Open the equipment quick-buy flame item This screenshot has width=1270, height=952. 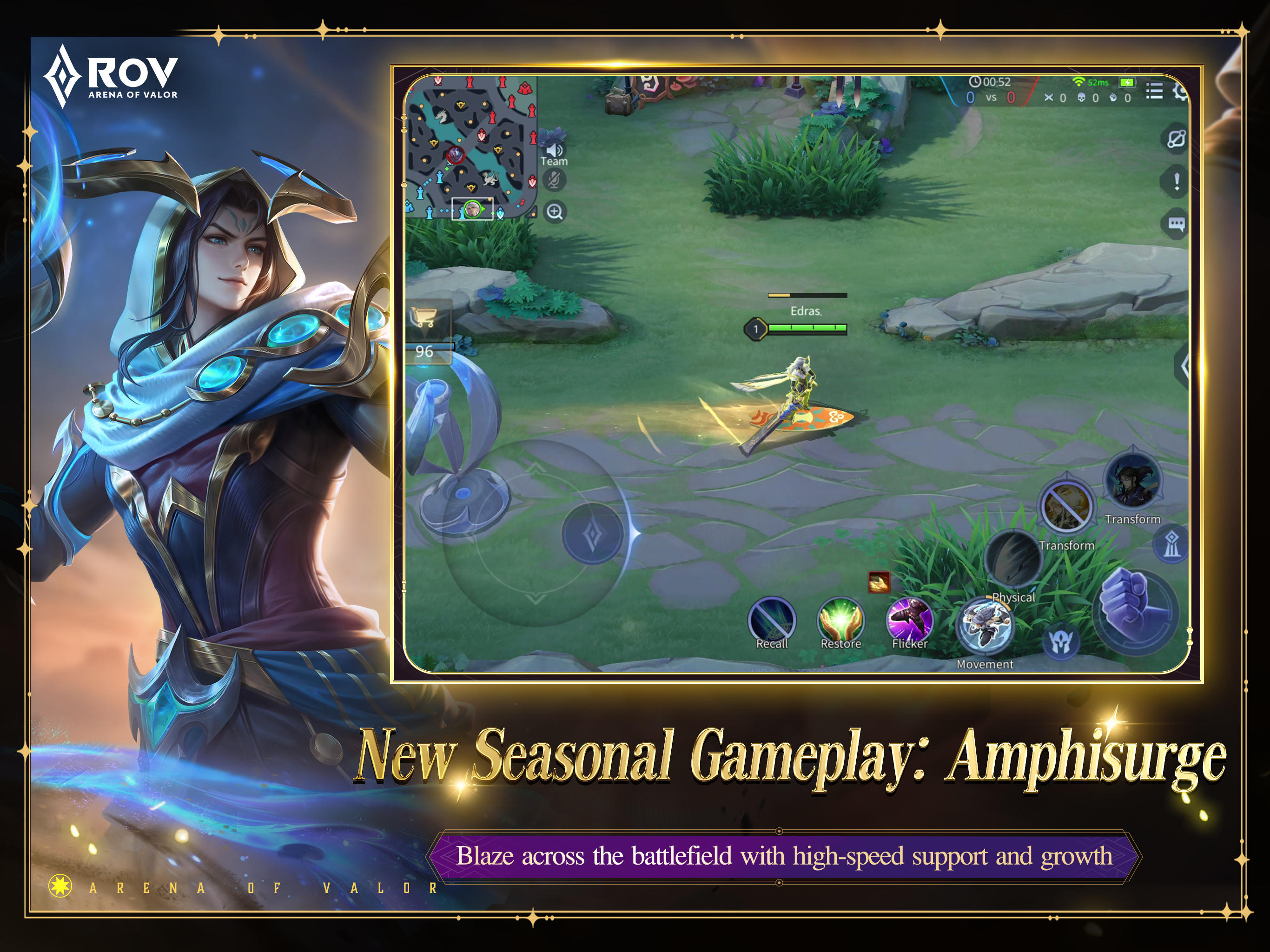879,583
